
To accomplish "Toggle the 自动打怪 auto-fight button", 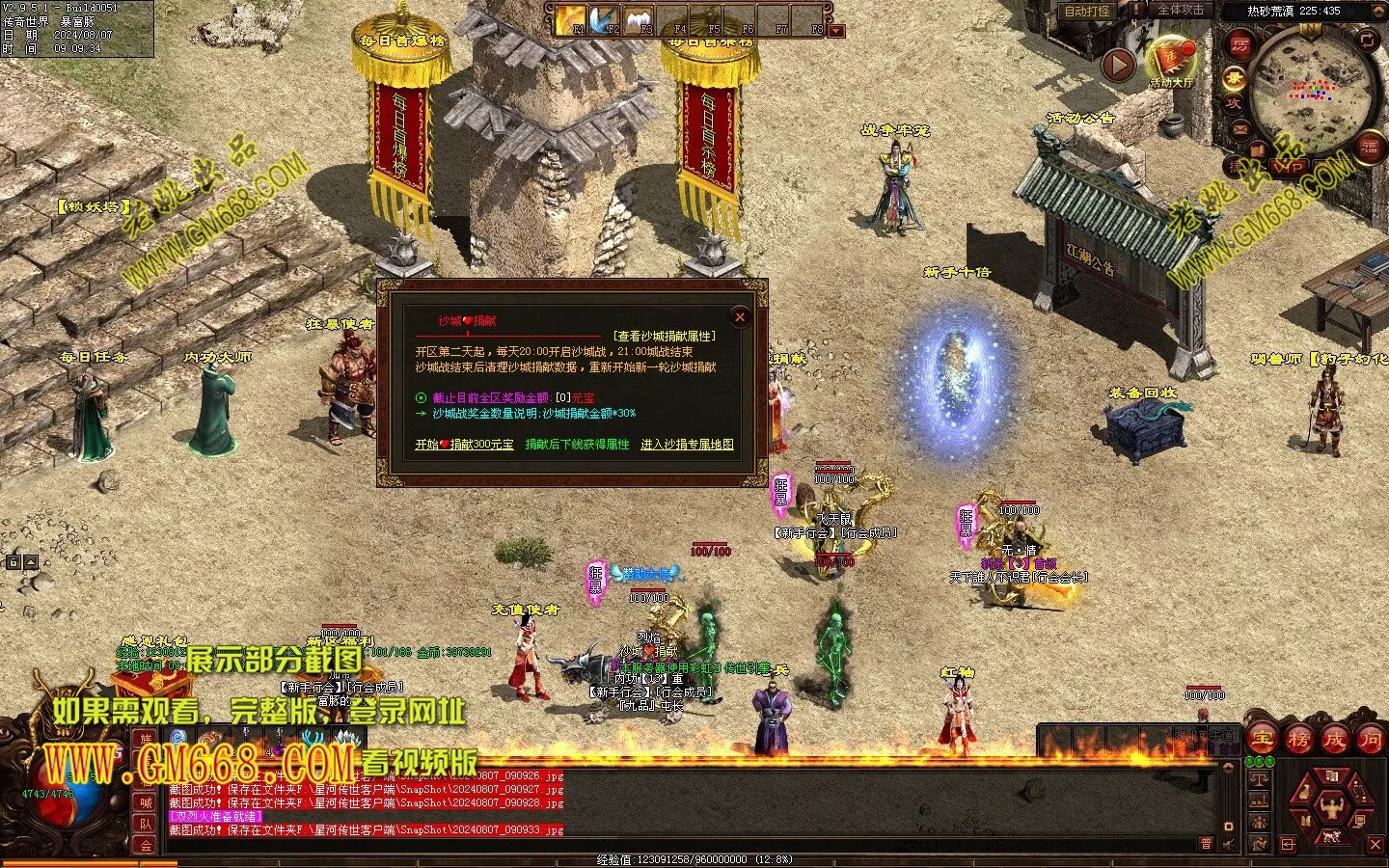I will [x=1086, y=12].
